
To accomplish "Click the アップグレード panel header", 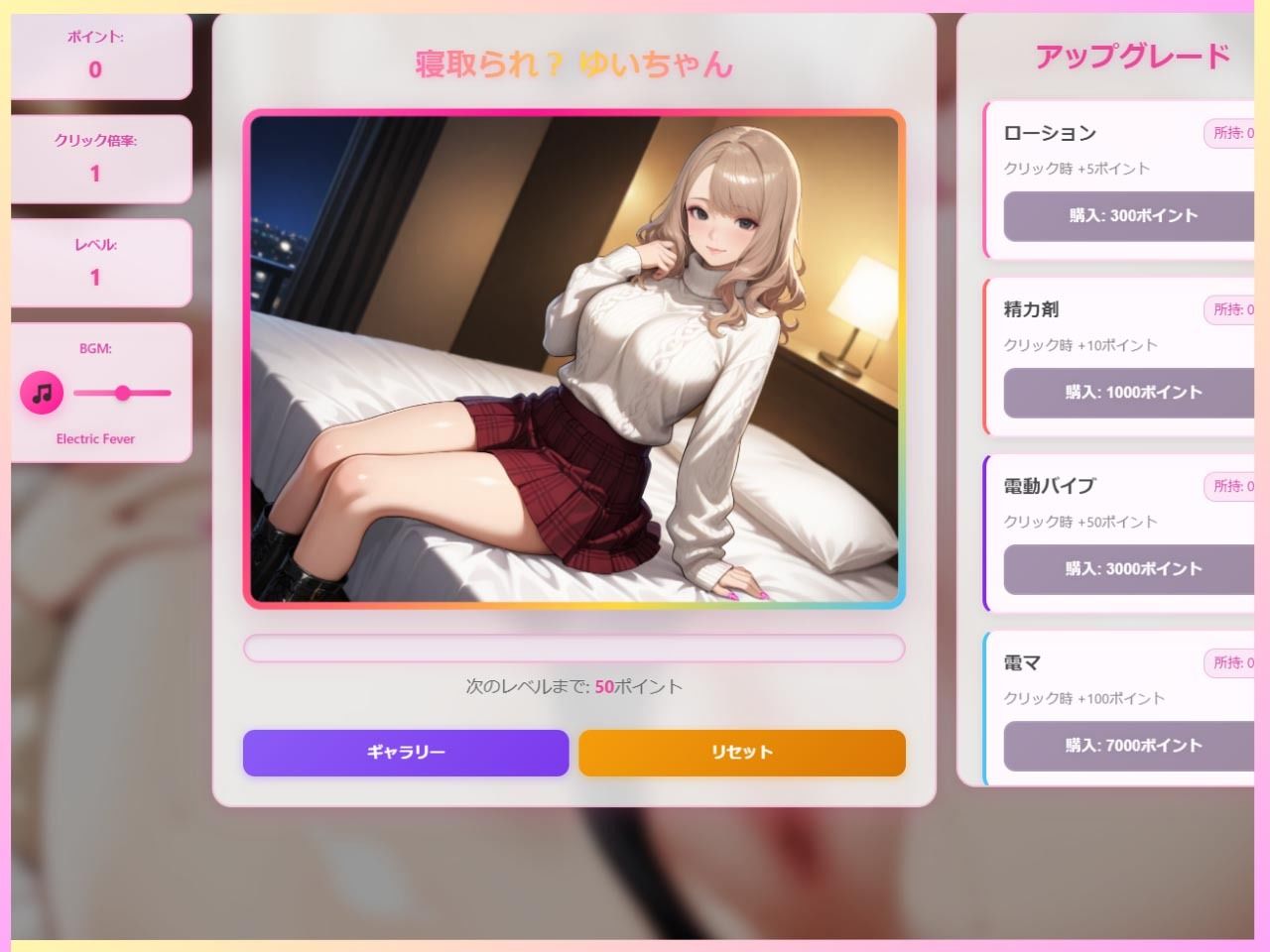I will click(x=1131, y=57).
